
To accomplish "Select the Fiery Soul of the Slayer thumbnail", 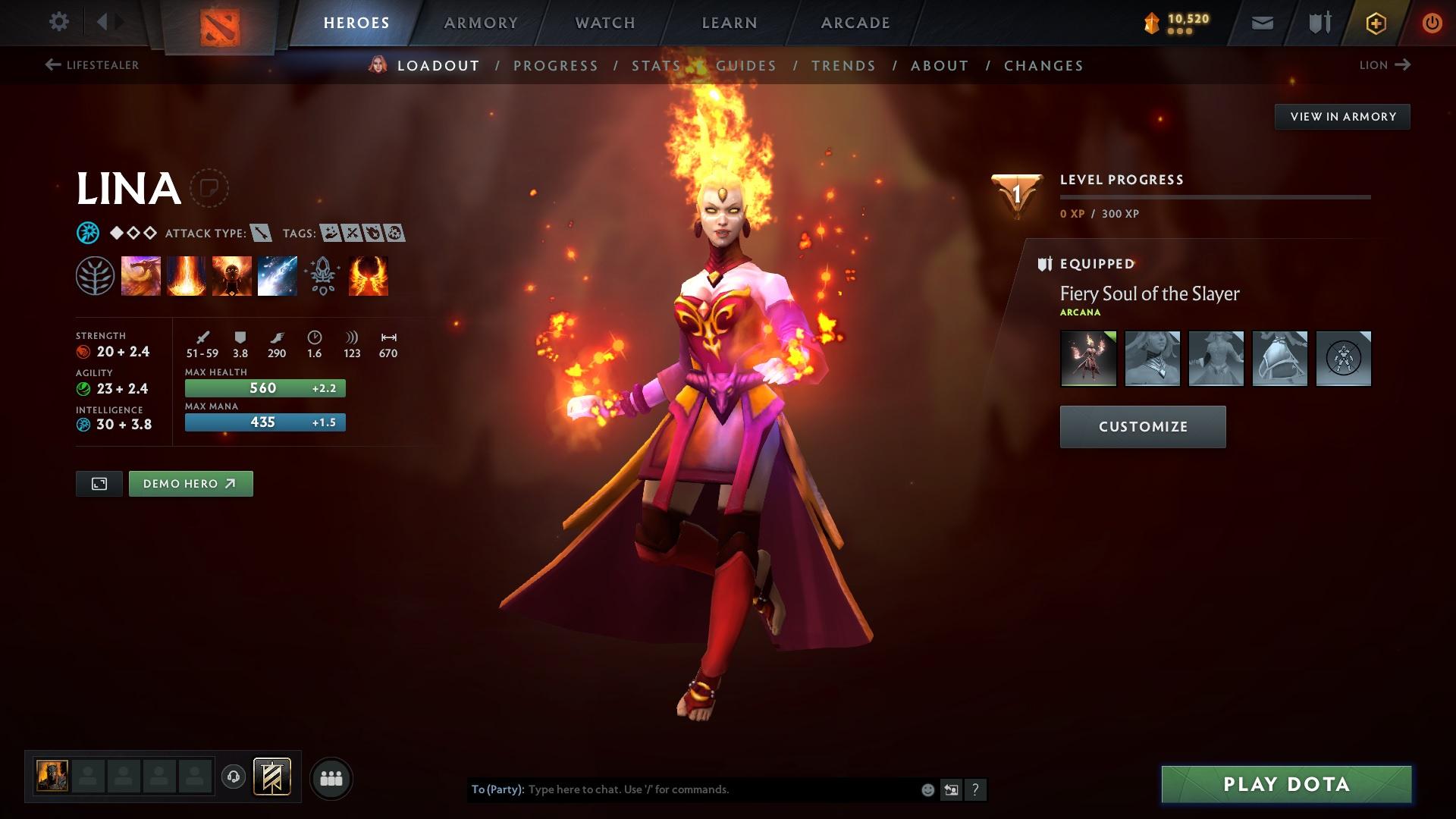I will [1087, 359].
